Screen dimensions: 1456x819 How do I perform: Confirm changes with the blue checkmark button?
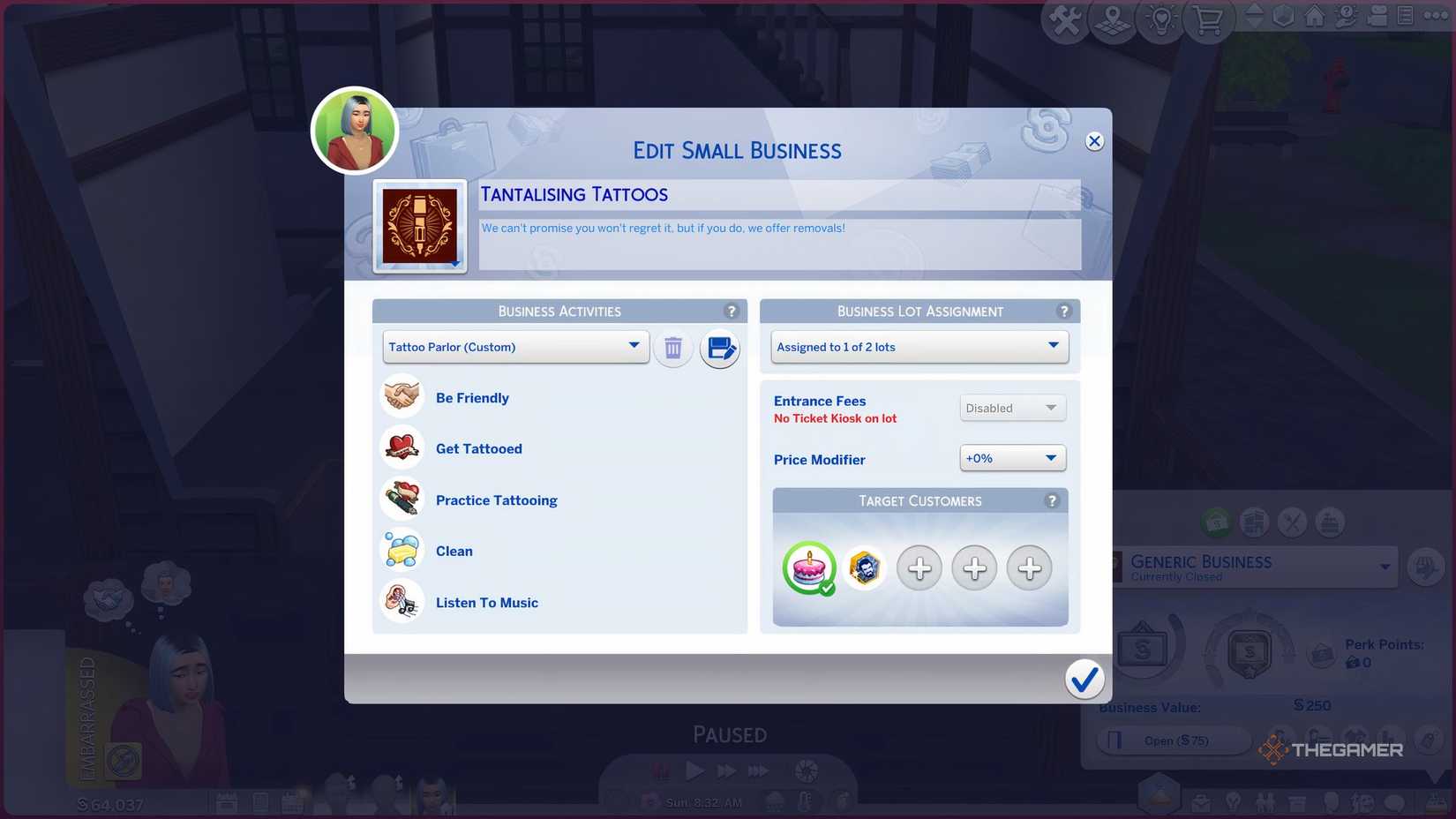(1084, 680)
